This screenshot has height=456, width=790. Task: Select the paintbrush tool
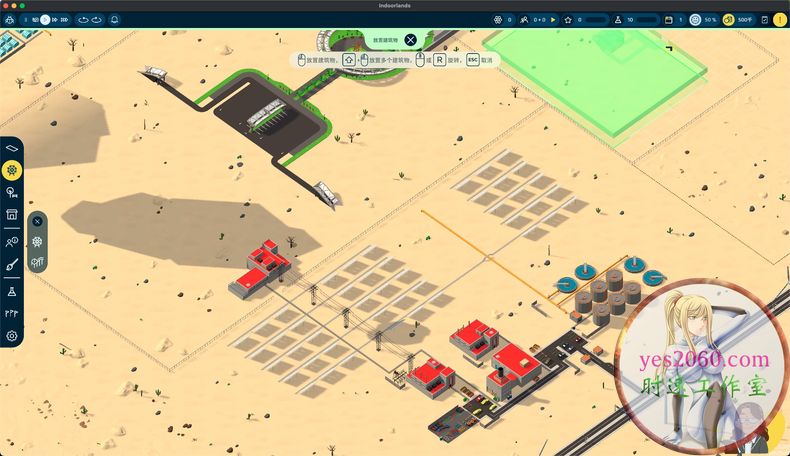coord(12,265)
